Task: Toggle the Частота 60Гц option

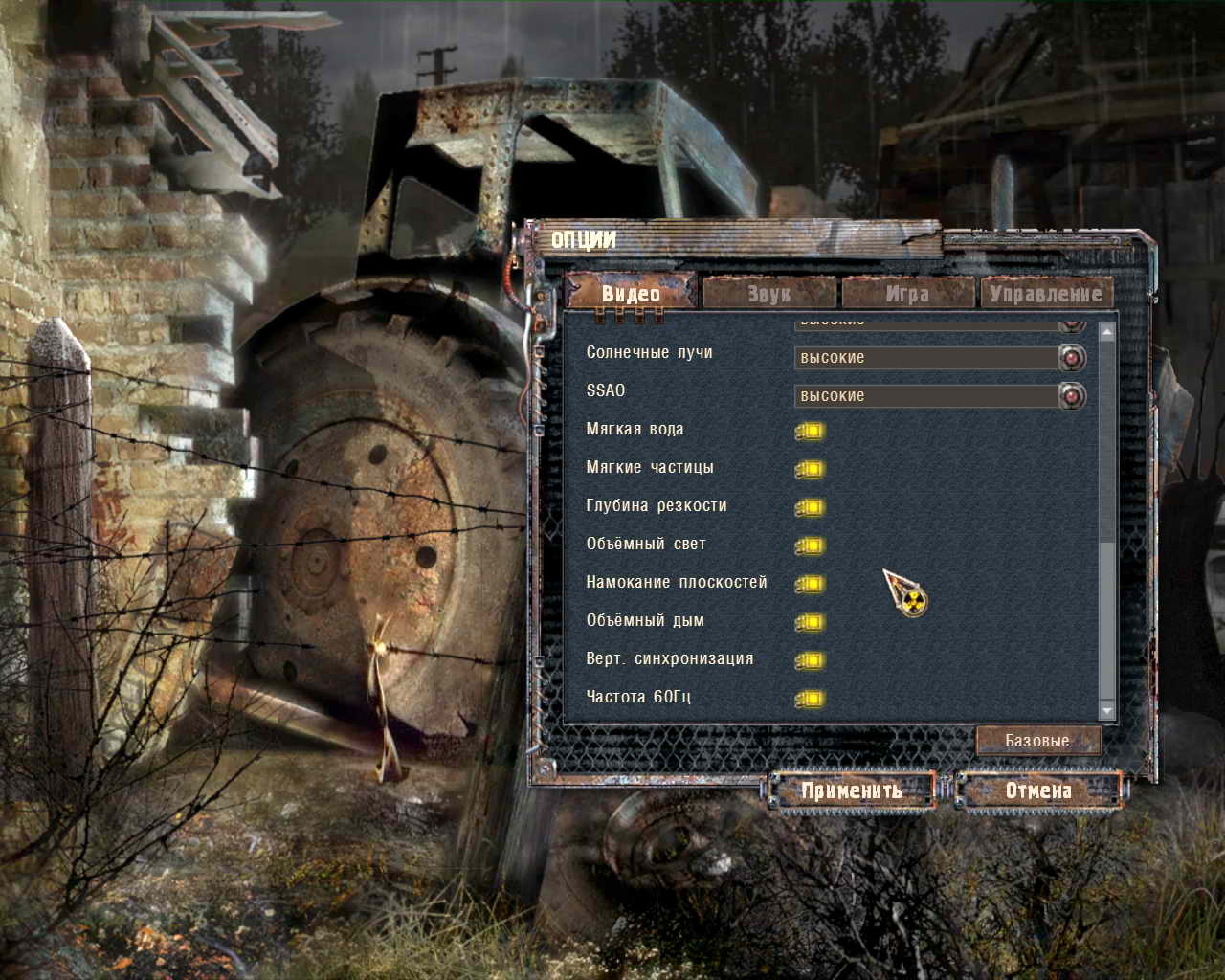Action: (x=810, y=699)
